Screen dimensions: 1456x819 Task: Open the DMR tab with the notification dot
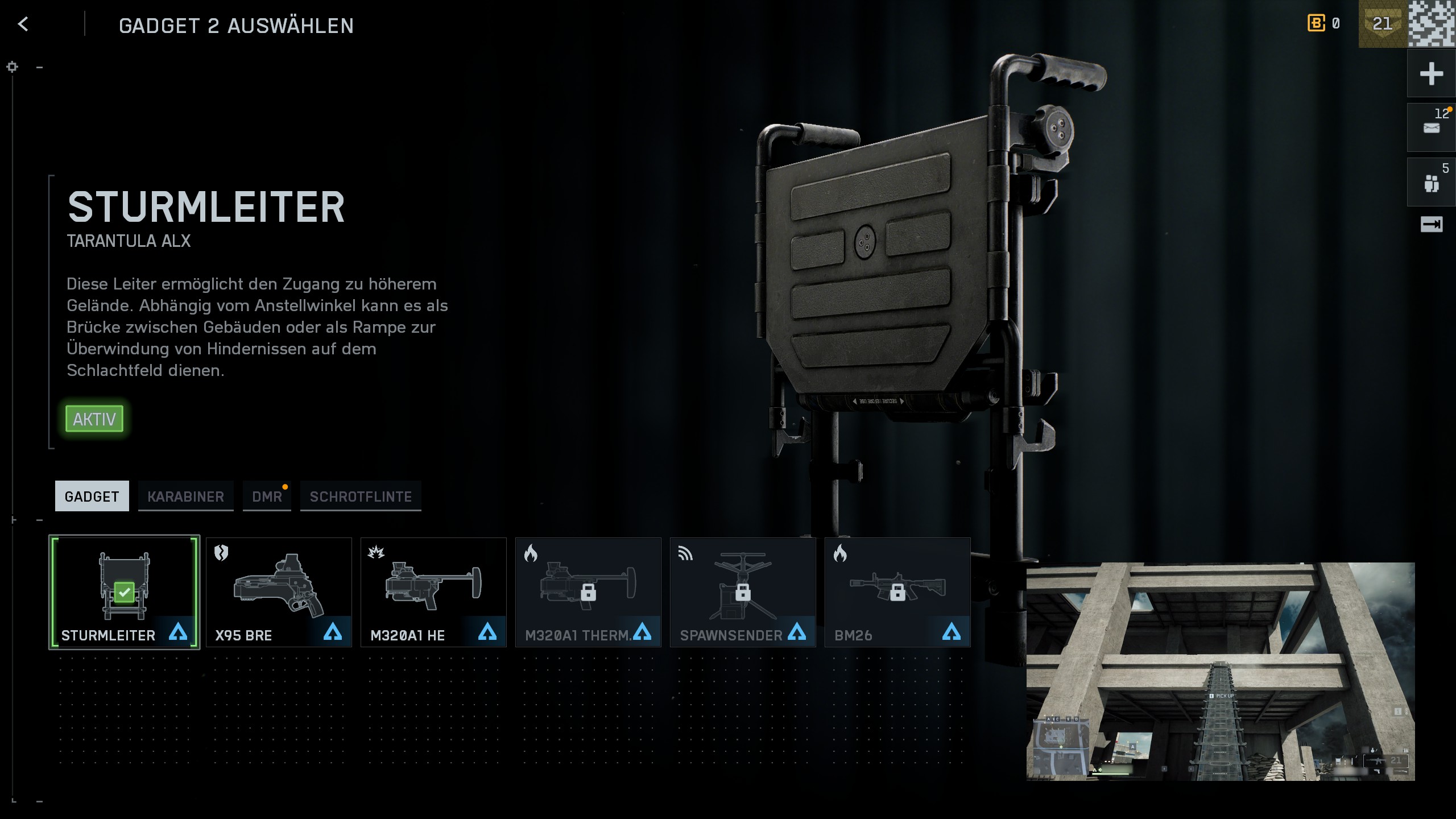267,496
